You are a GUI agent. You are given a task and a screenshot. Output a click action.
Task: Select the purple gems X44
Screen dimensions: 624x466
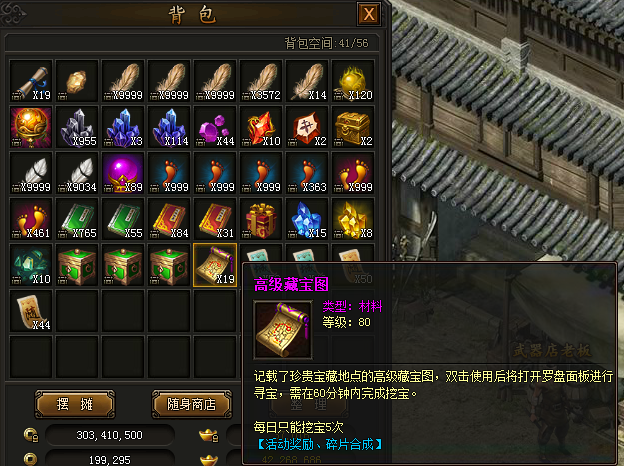pyautogui.click(x=215, y=126)
